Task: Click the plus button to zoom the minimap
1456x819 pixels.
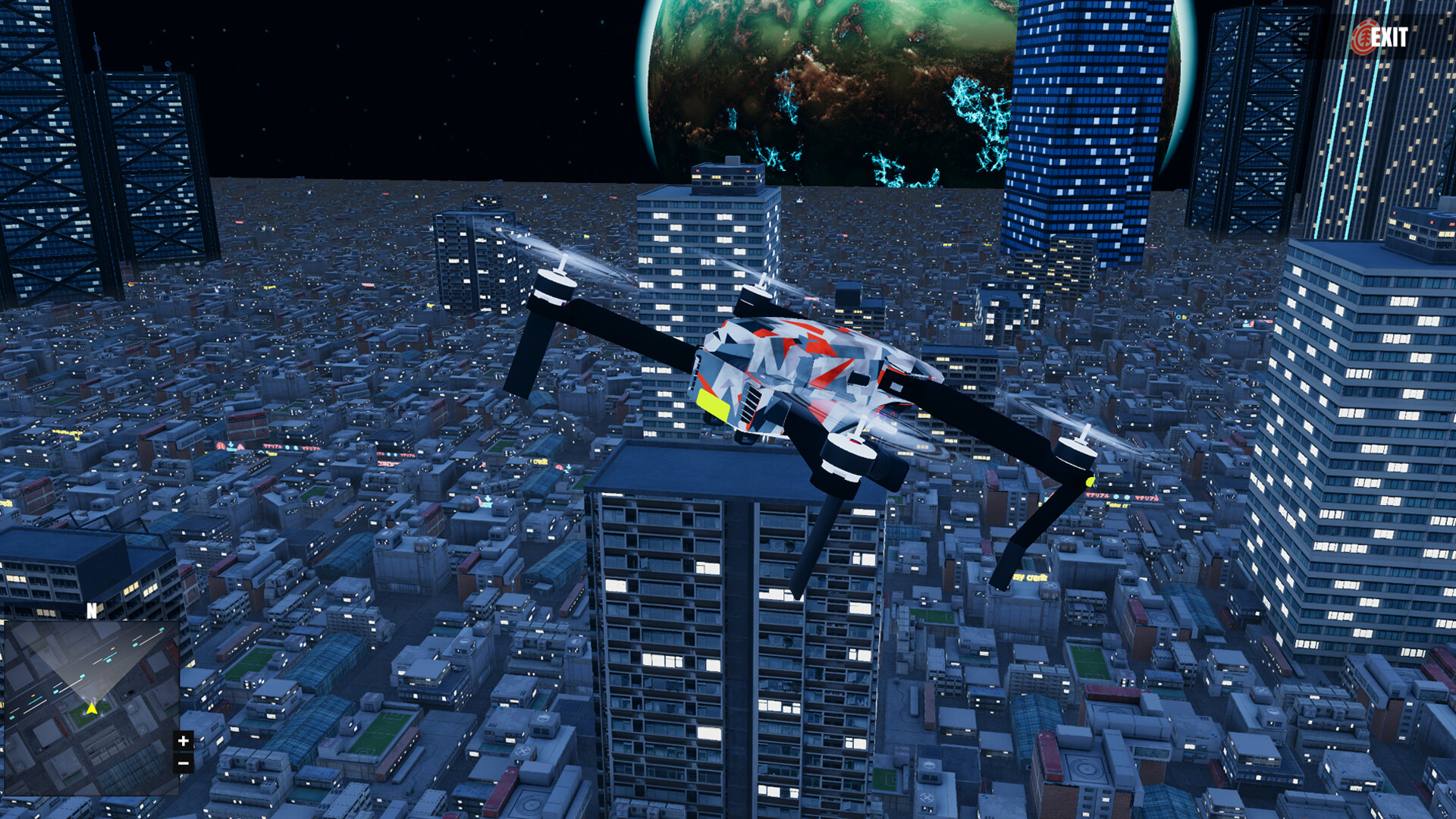Action: [183, 742]
